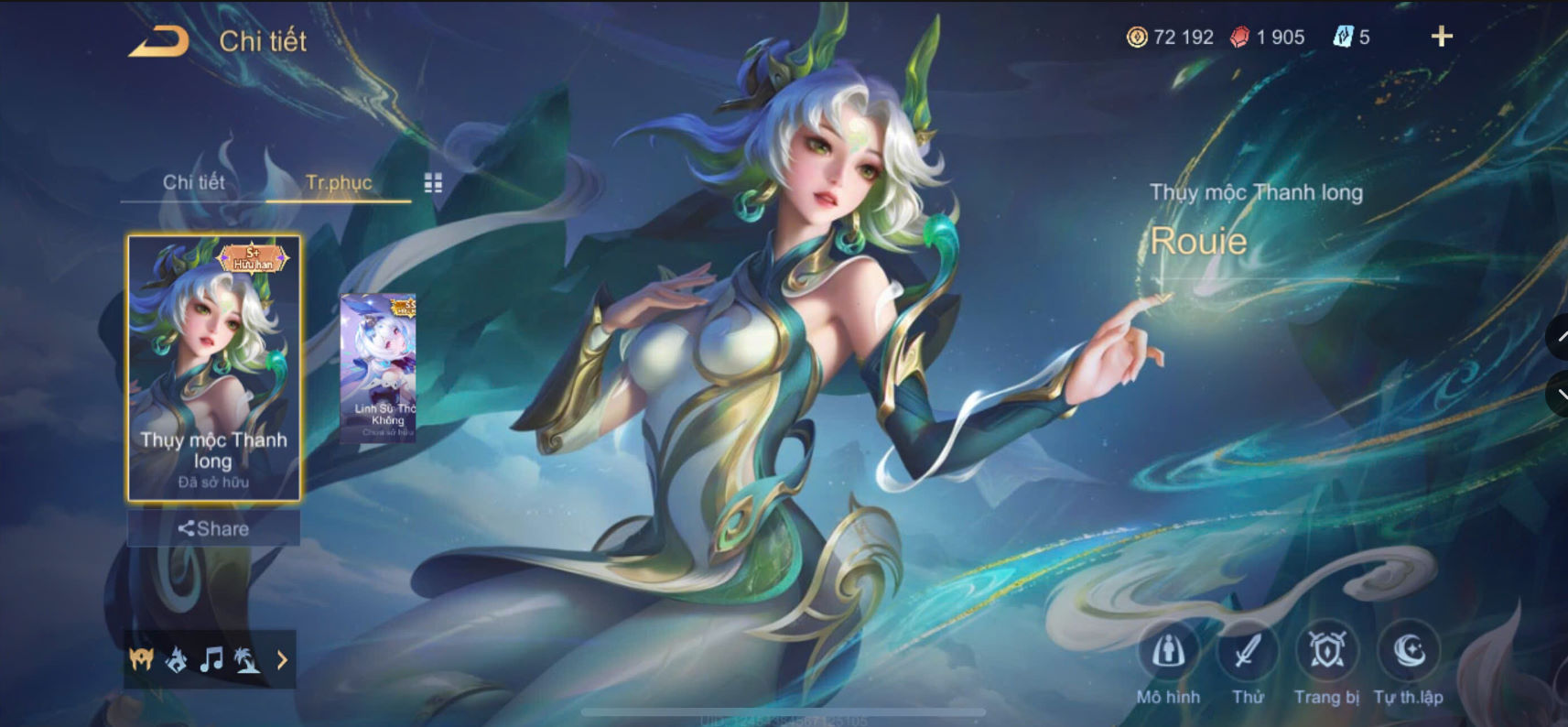Toggle the skin preview chevron arrow
Screen dimensions: 1568x727
tap(283, 659)
